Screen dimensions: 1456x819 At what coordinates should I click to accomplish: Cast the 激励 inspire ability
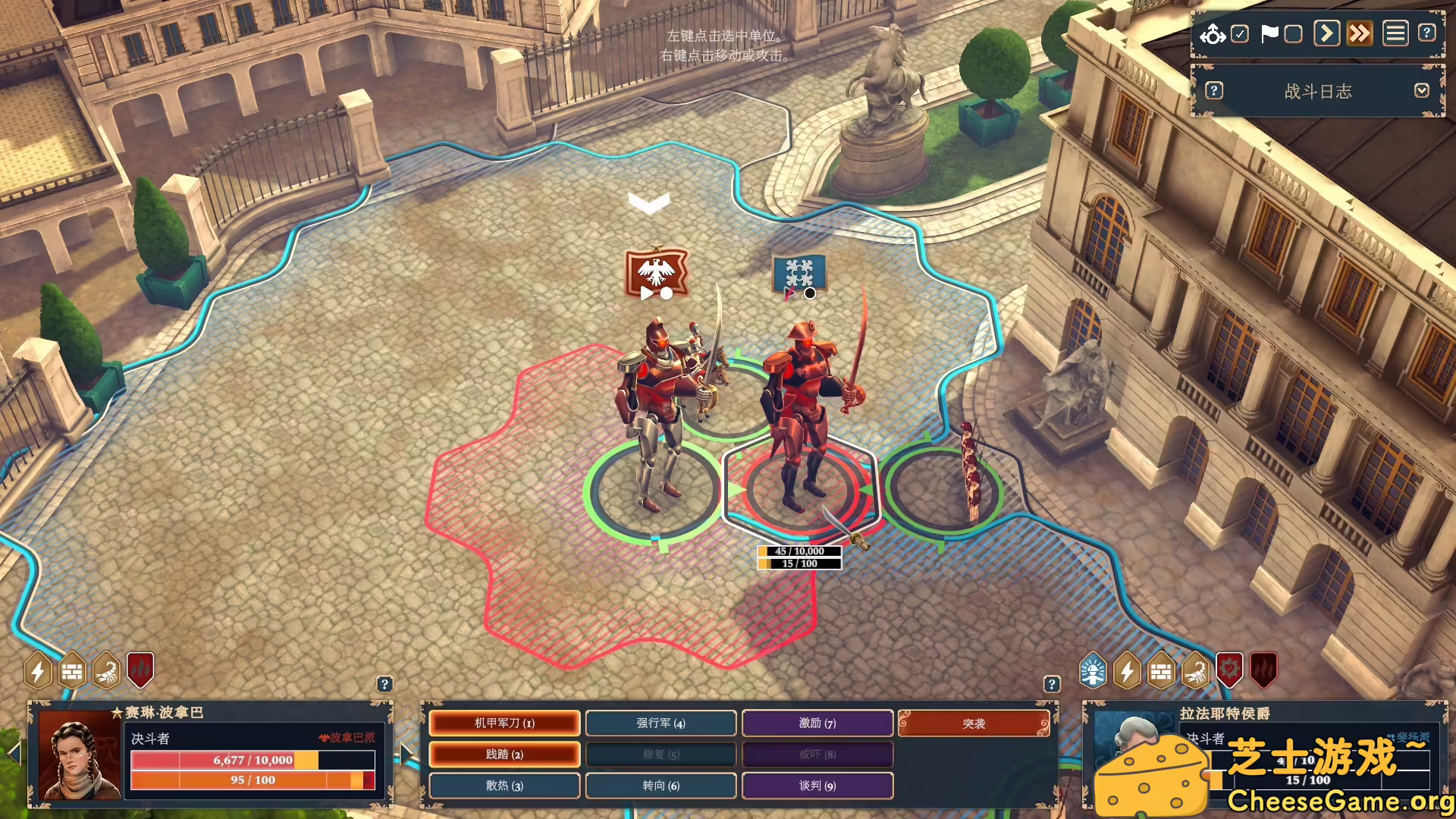pyautogui.click(x=817, y=723)
